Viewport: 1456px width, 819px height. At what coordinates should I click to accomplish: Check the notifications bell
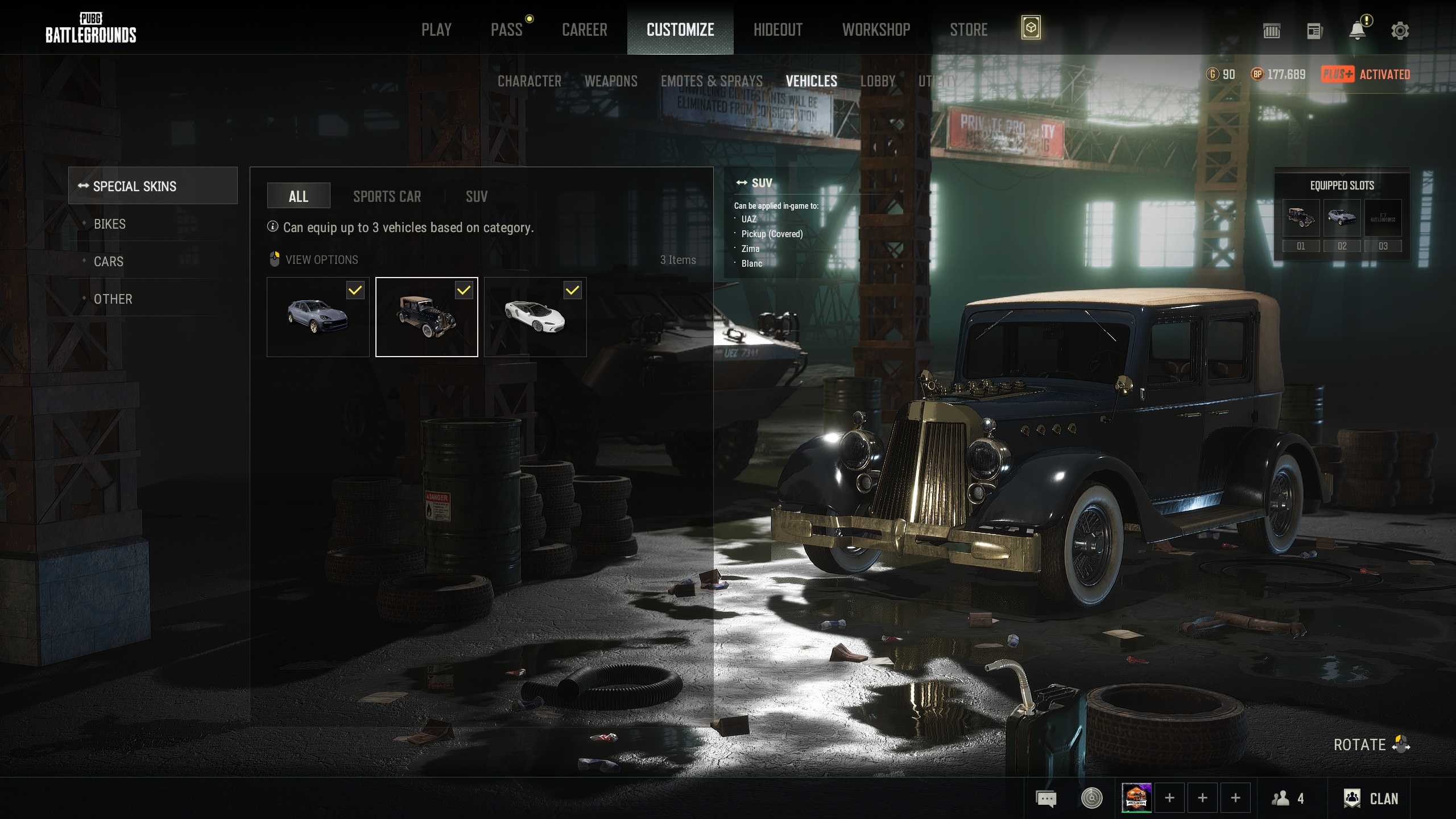coord(1358,31)
